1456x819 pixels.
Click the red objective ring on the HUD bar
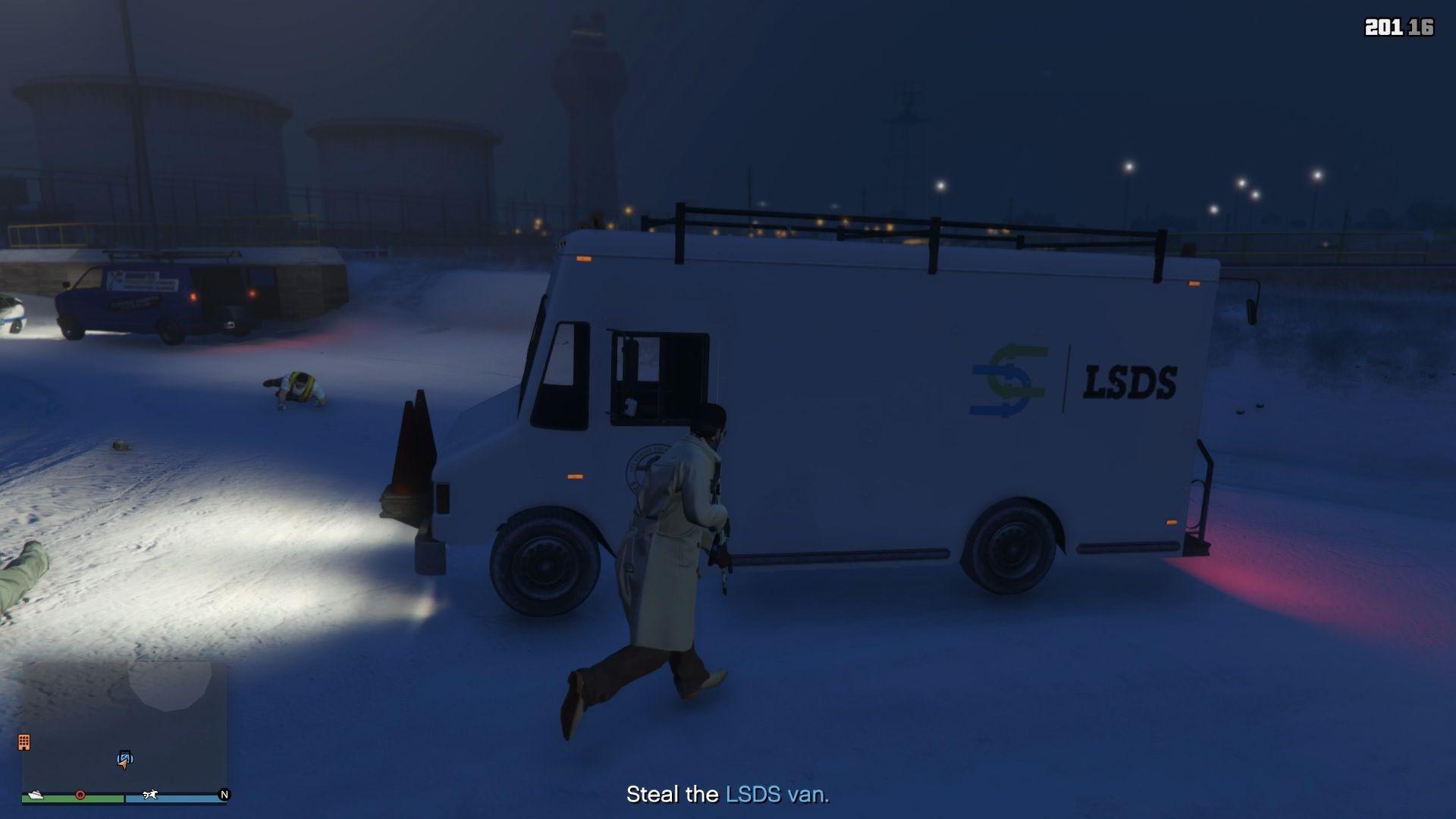click(80, 794)
